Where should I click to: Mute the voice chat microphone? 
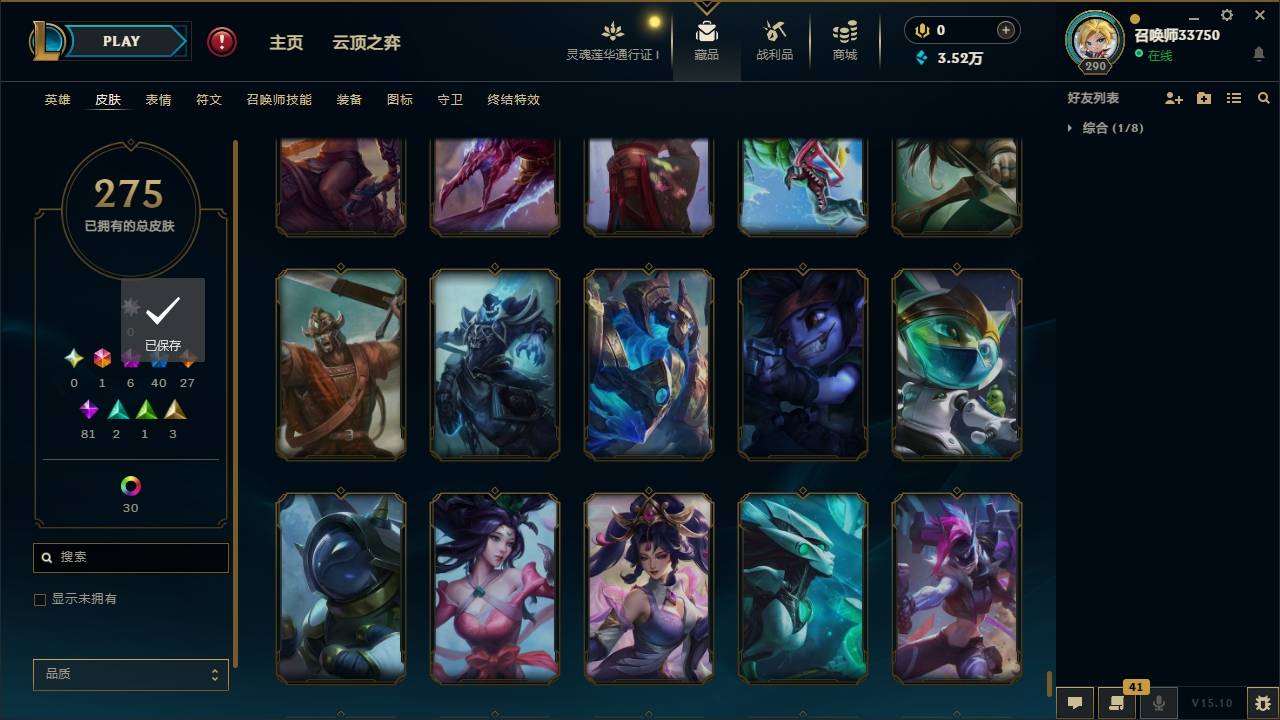click(x=1158, y=703)
